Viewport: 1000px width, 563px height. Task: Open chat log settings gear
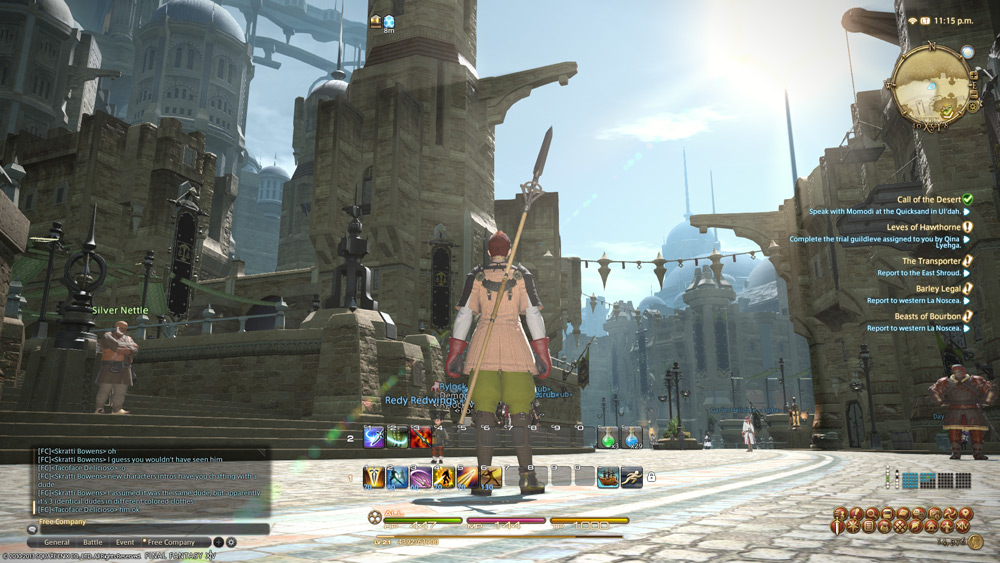click(x=231, y=542)
